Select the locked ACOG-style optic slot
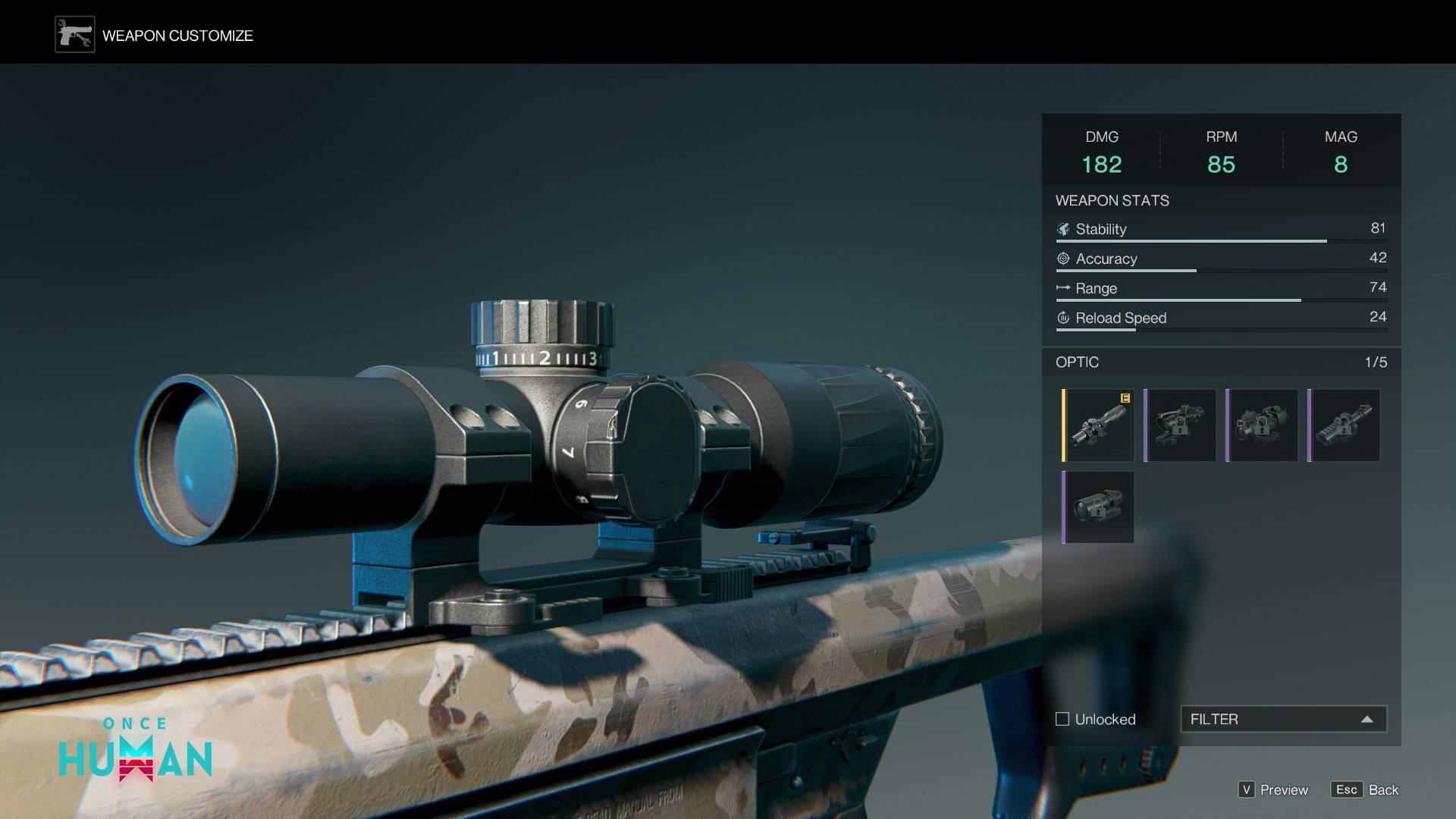This screenshot has width=1456, height=819. pos(1180,425)
